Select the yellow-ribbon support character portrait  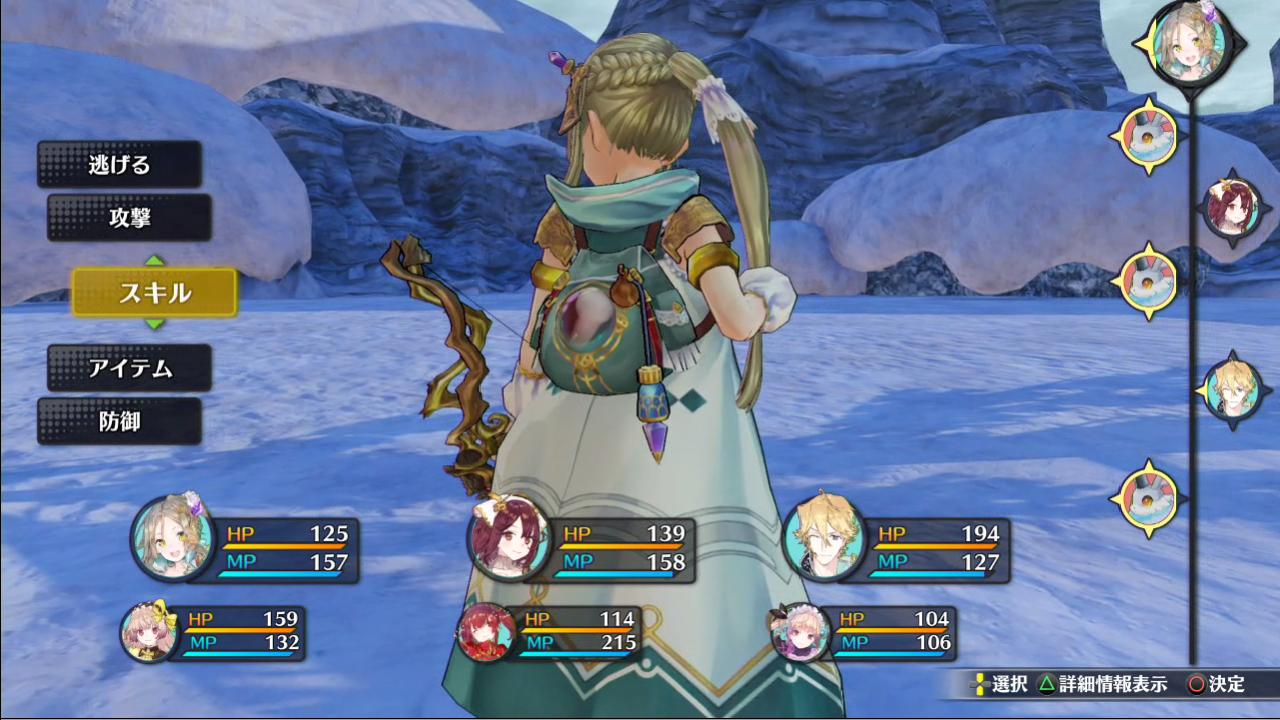point(150,632)
